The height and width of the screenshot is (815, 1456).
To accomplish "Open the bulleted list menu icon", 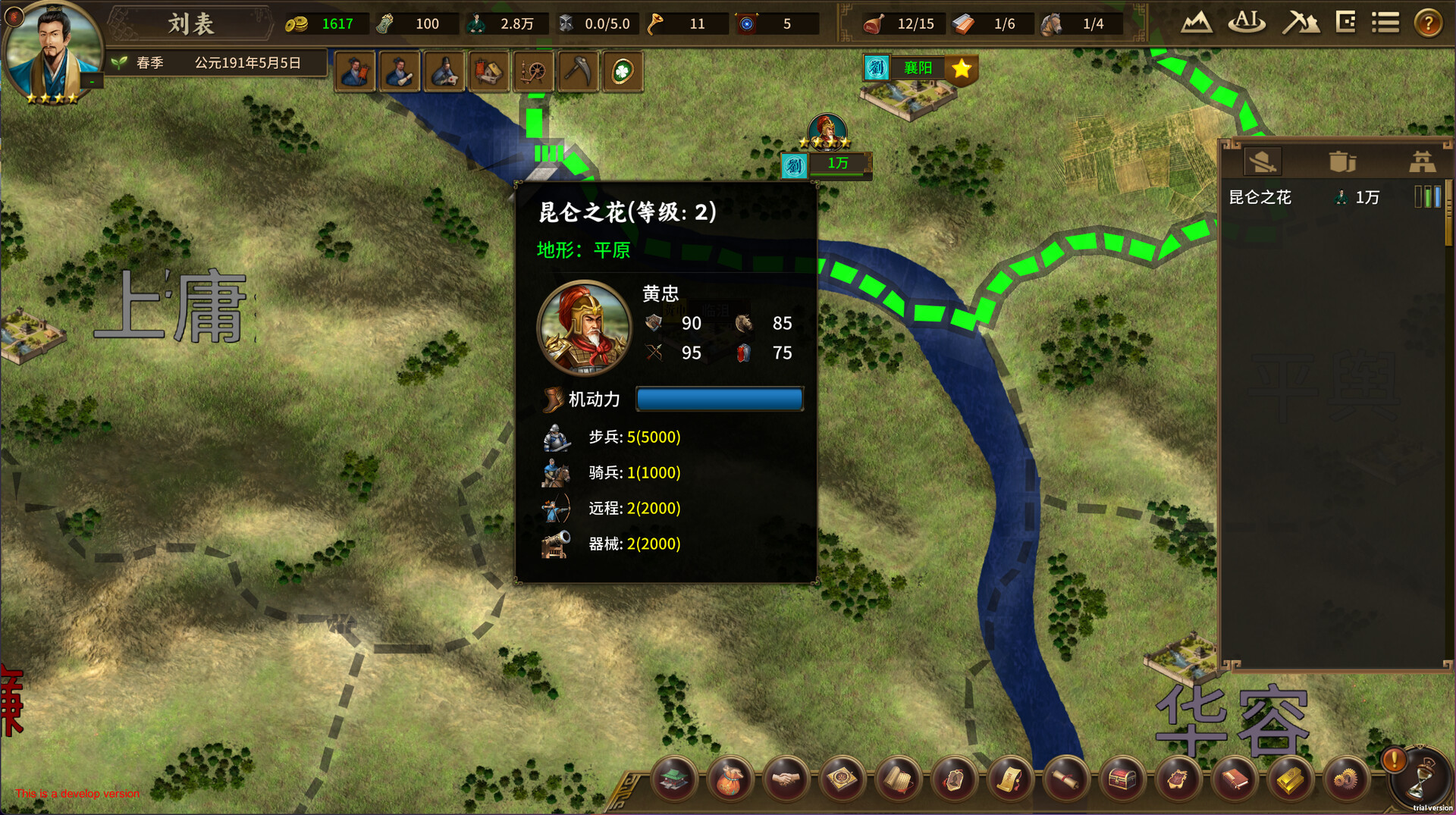I will click(x=1385, y=23).
